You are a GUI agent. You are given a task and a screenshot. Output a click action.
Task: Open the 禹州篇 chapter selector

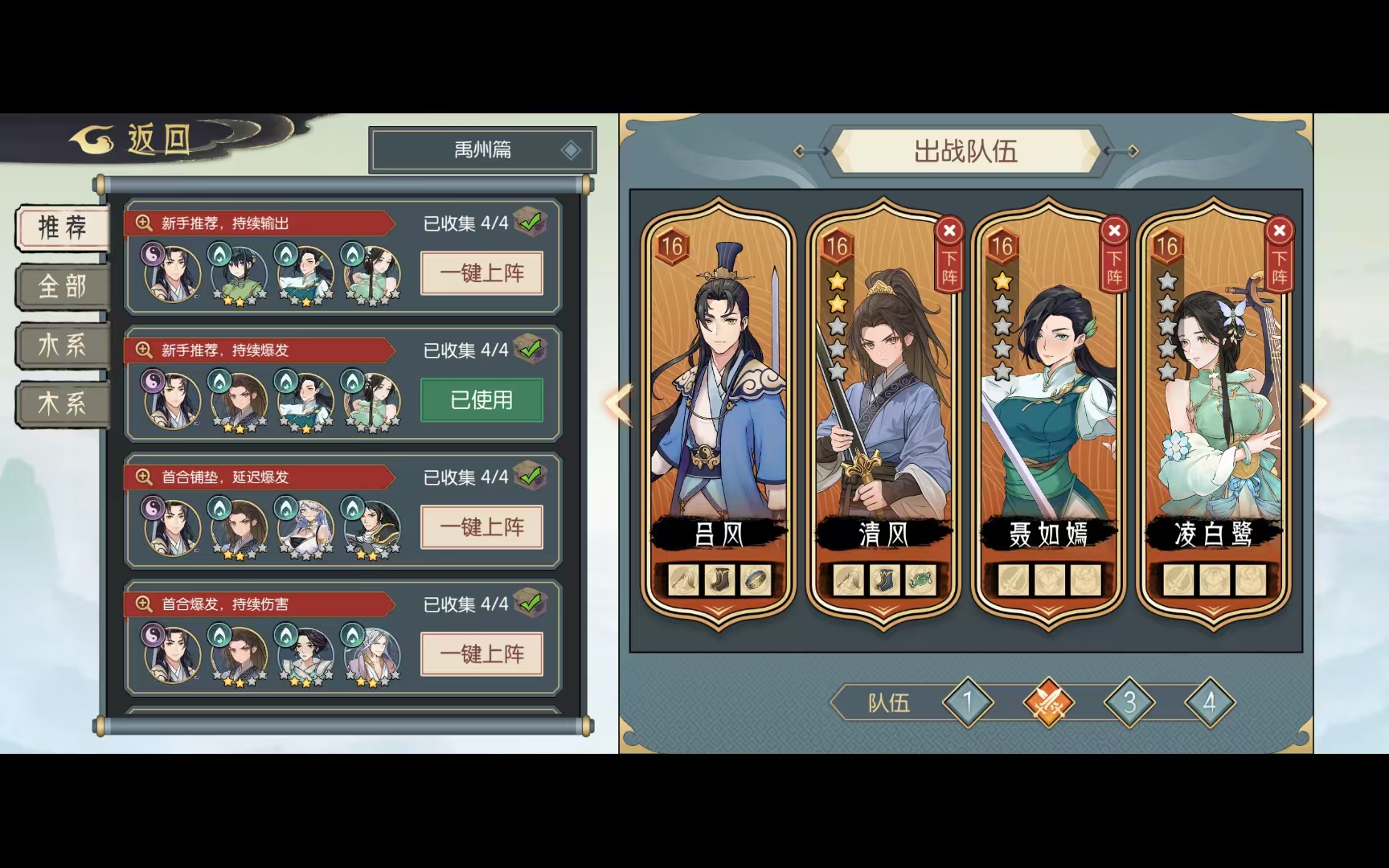coord(481,149)
